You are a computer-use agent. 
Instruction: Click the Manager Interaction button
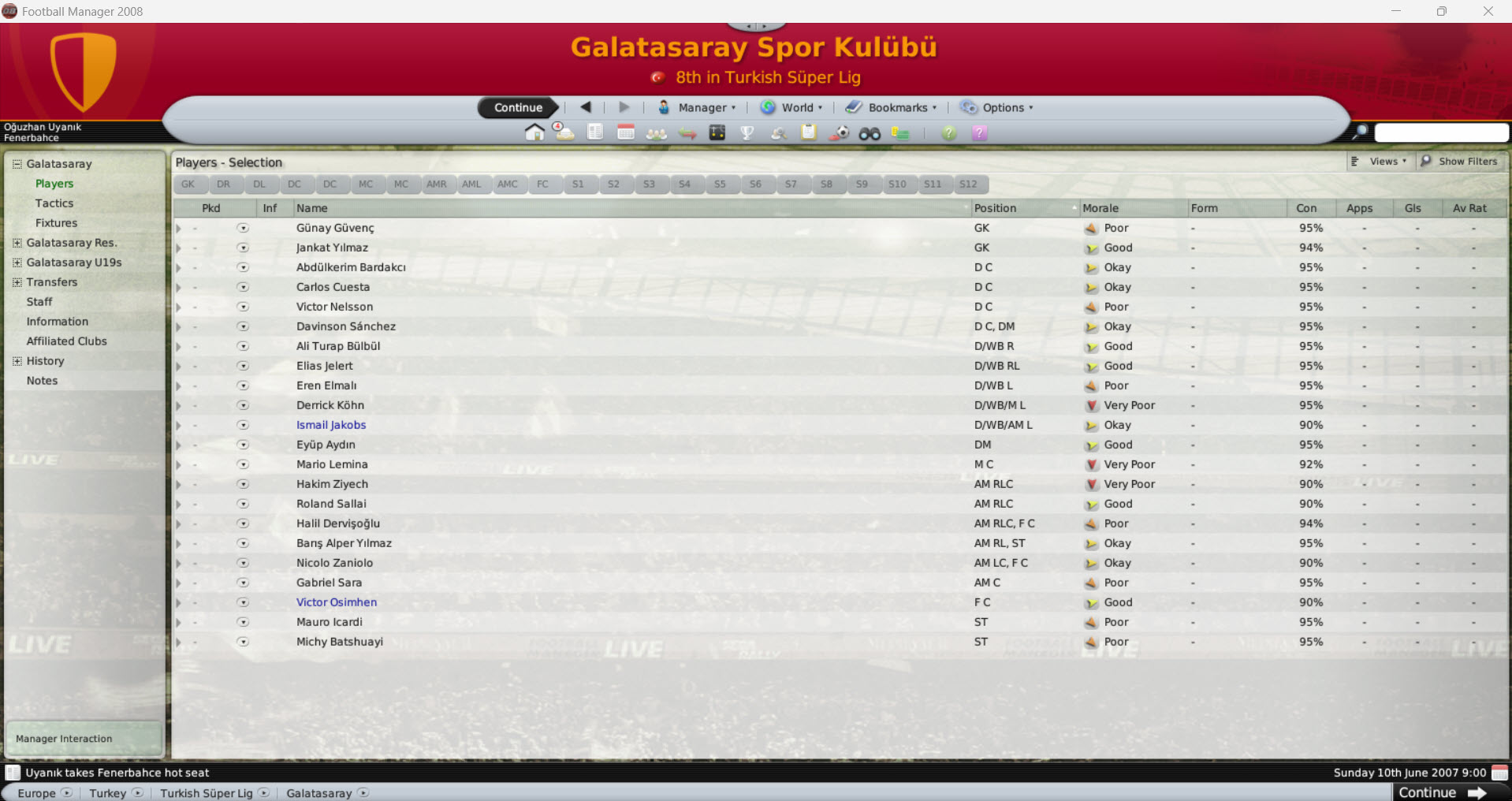coord(65,739)
